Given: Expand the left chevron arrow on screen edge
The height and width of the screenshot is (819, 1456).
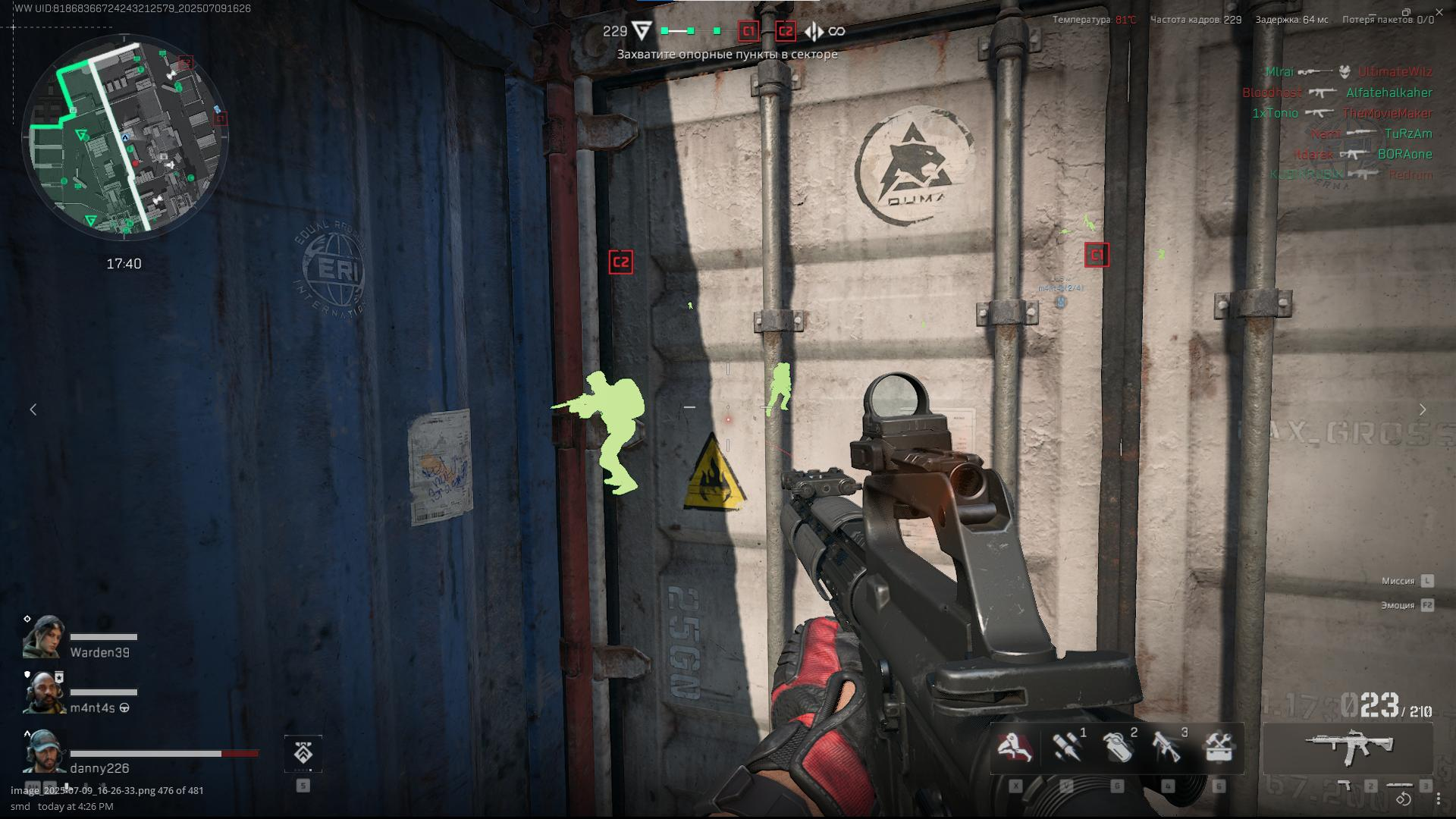Looking at the screenshot, I should 34,409.
